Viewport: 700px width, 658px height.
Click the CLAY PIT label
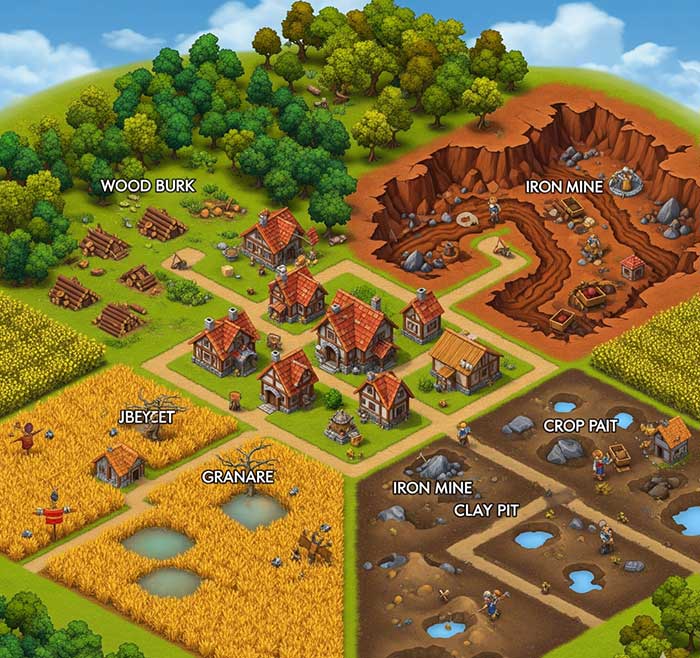click(487, 509)
